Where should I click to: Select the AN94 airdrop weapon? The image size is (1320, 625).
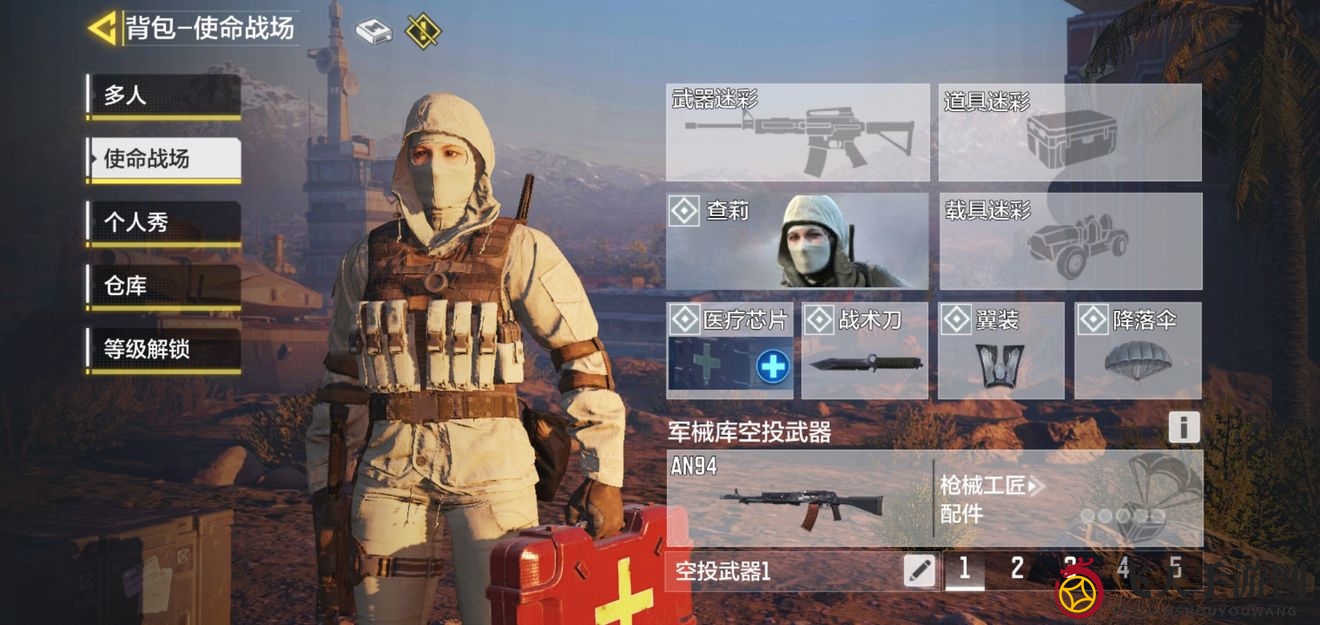[798, 498]
